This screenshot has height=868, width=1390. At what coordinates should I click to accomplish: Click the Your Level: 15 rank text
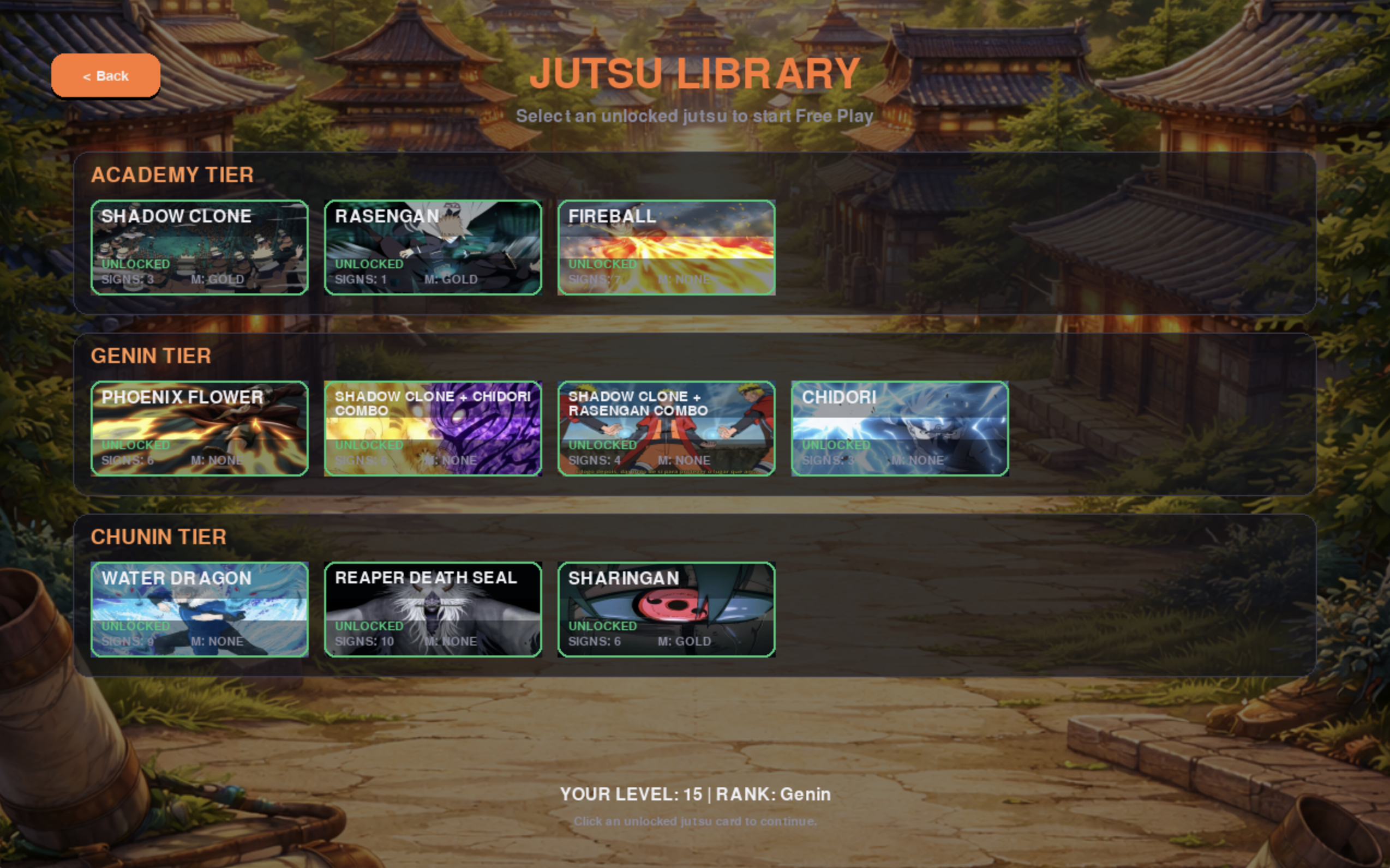[695, 794]
